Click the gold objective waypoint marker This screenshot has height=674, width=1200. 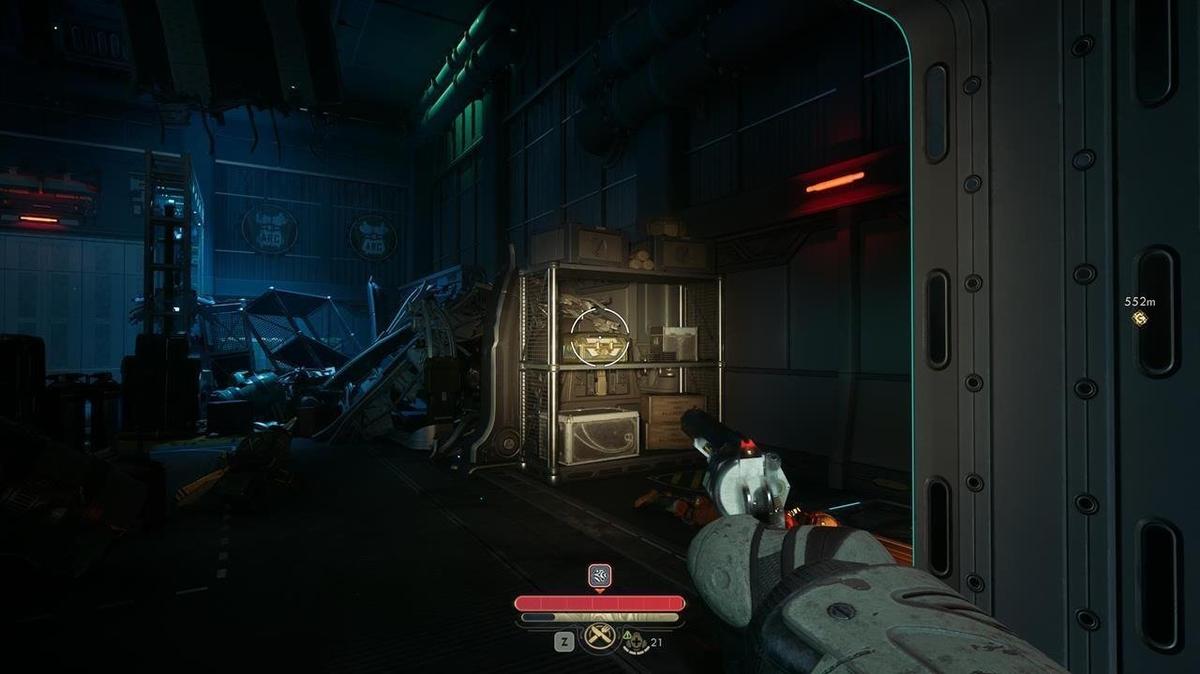coord(1139,319)
